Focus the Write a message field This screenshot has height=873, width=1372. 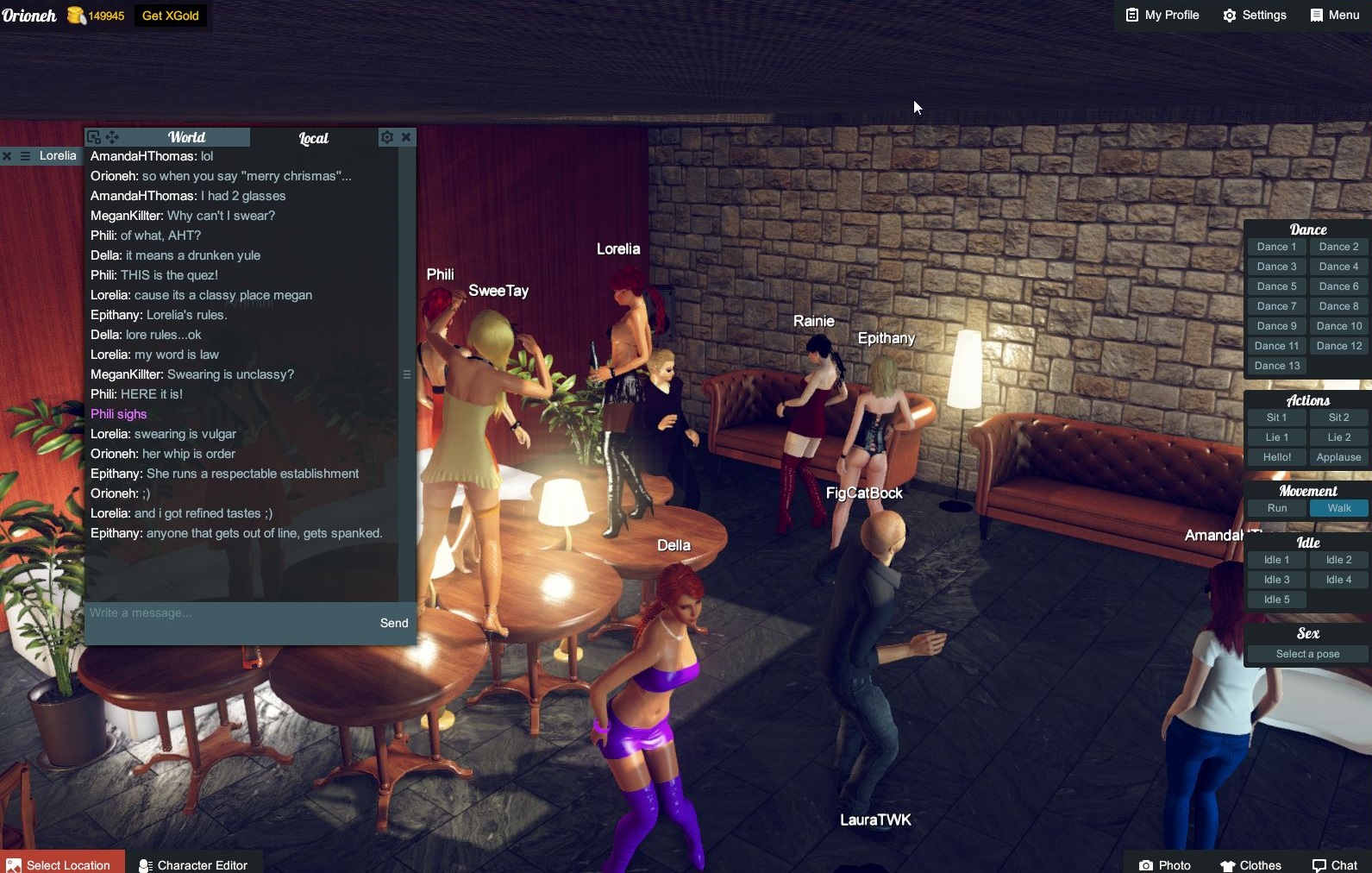229,613
